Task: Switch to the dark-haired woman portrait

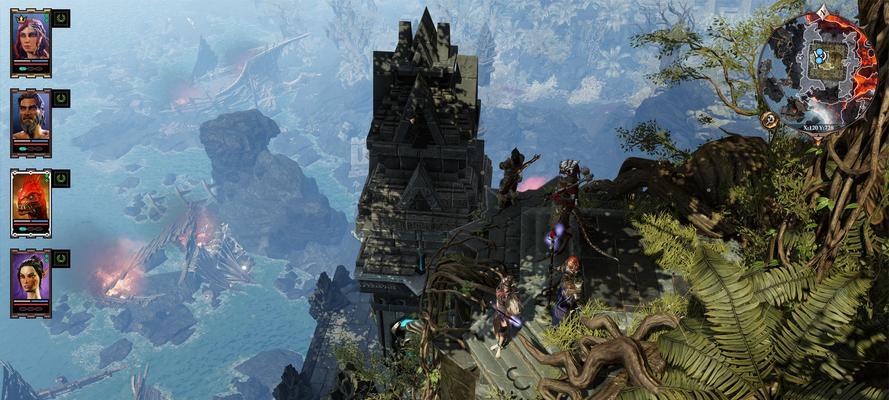Action: [30, 279]
